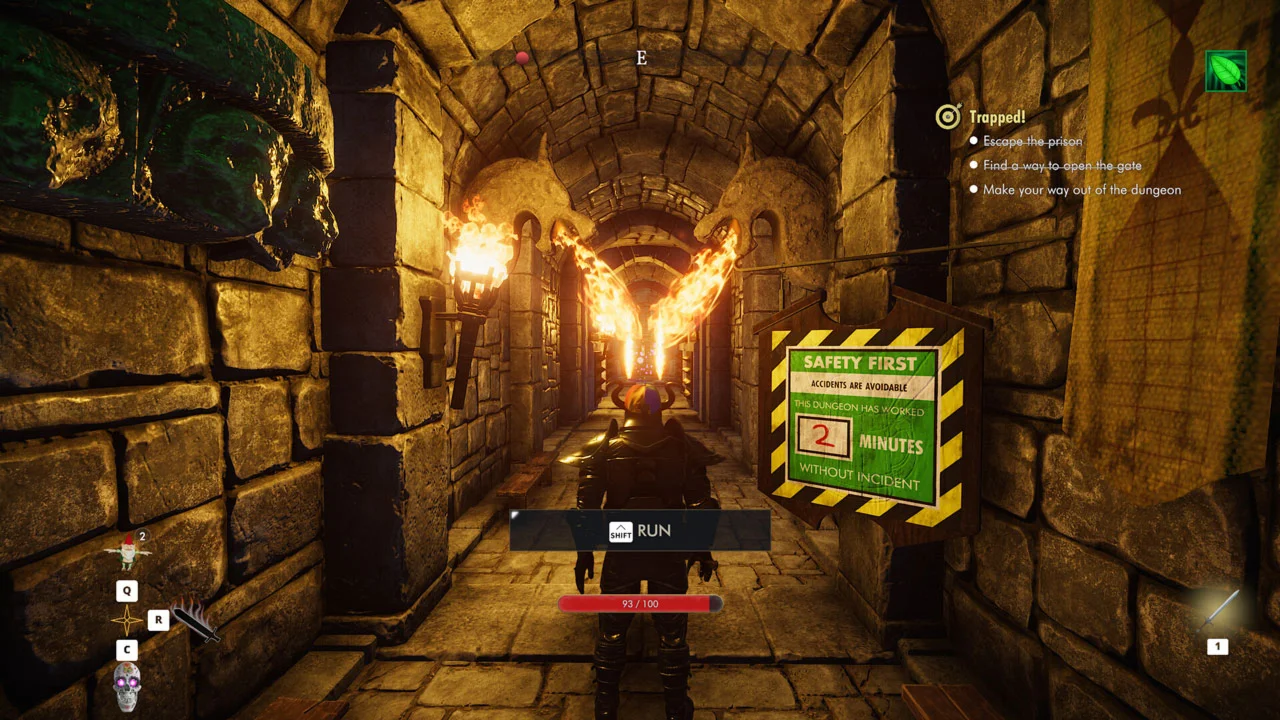This screenshot has width=1280, height=720.
Task: Click the green leaf status icon
Action: [1226, 71]
